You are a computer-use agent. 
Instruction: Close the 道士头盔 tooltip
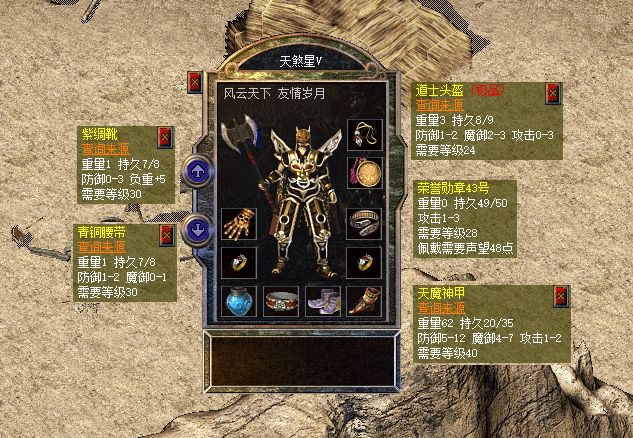coord(552,93)
